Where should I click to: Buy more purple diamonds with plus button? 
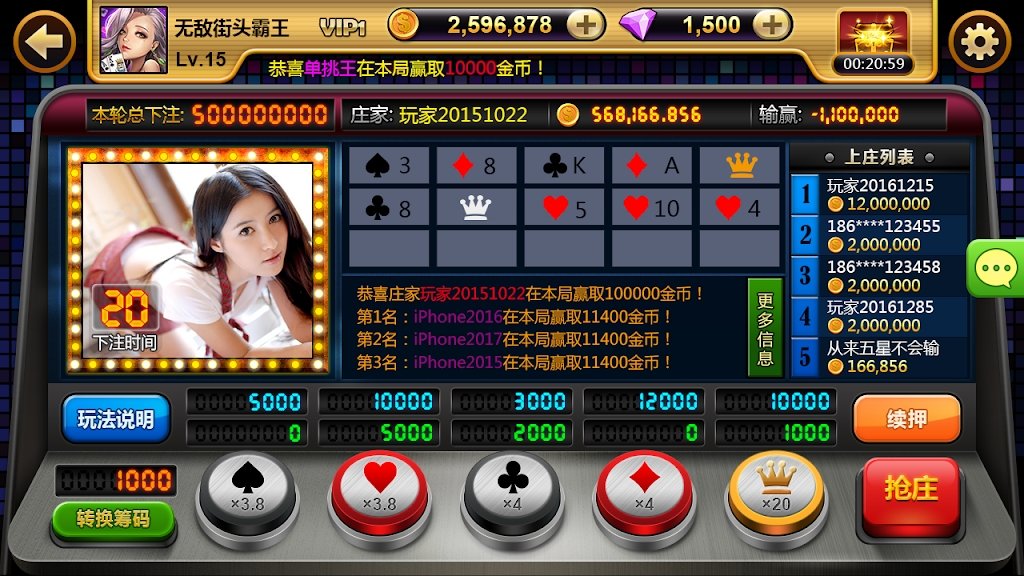[x=769, y=25]
